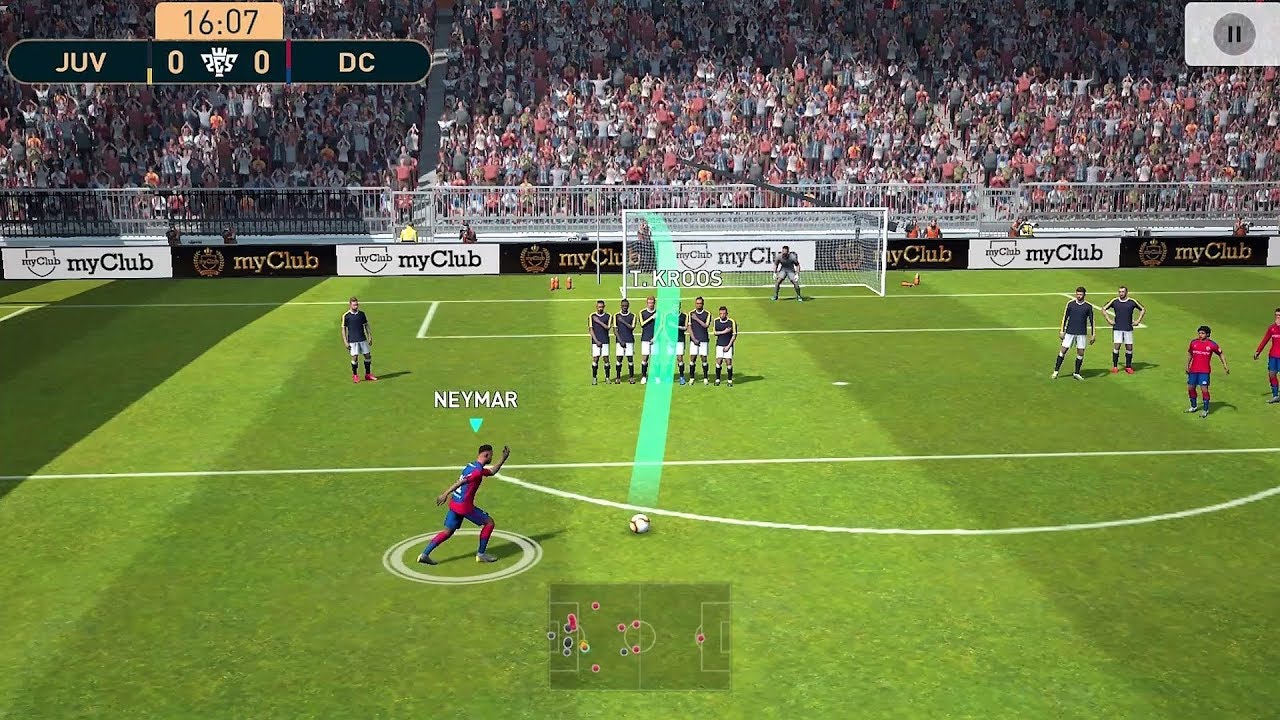Pause the match with the pause button

tap(1233, 34)
